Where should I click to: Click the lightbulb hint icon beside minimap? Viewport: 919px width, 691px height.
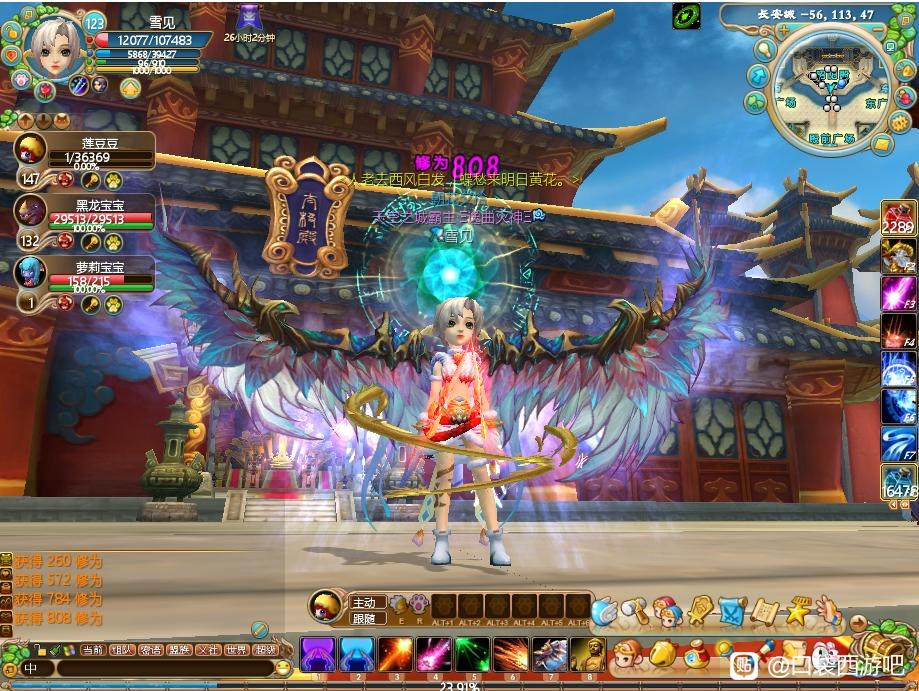coord(766,48)
